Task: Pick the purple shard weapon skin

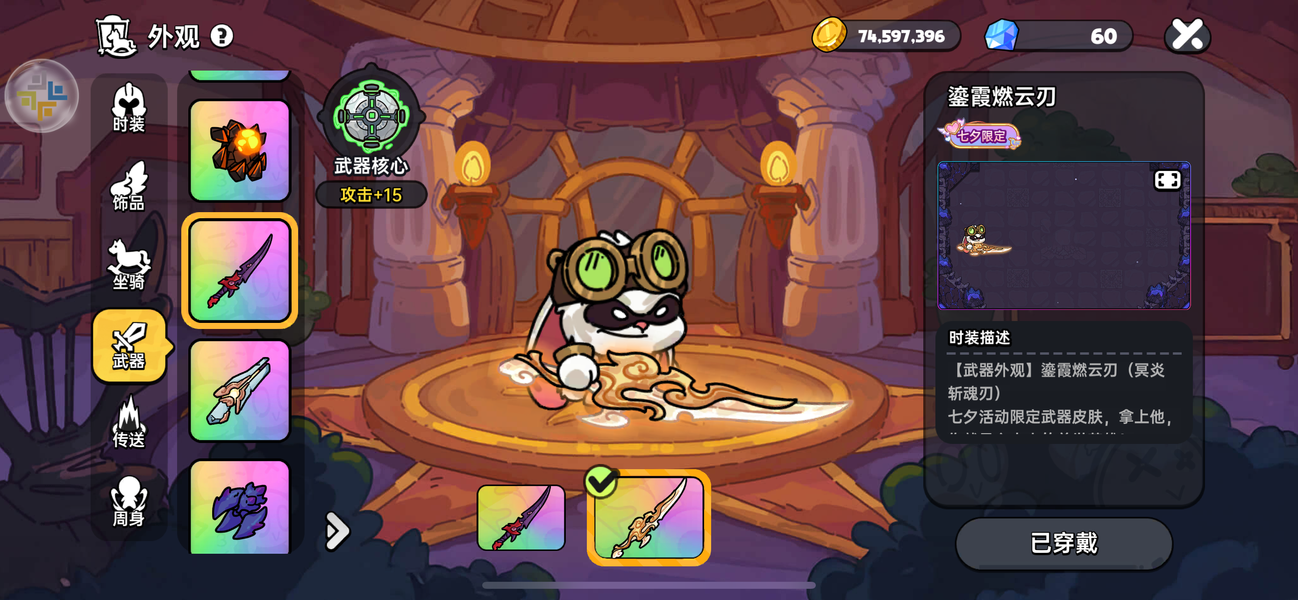Action: tap(240, 505)
